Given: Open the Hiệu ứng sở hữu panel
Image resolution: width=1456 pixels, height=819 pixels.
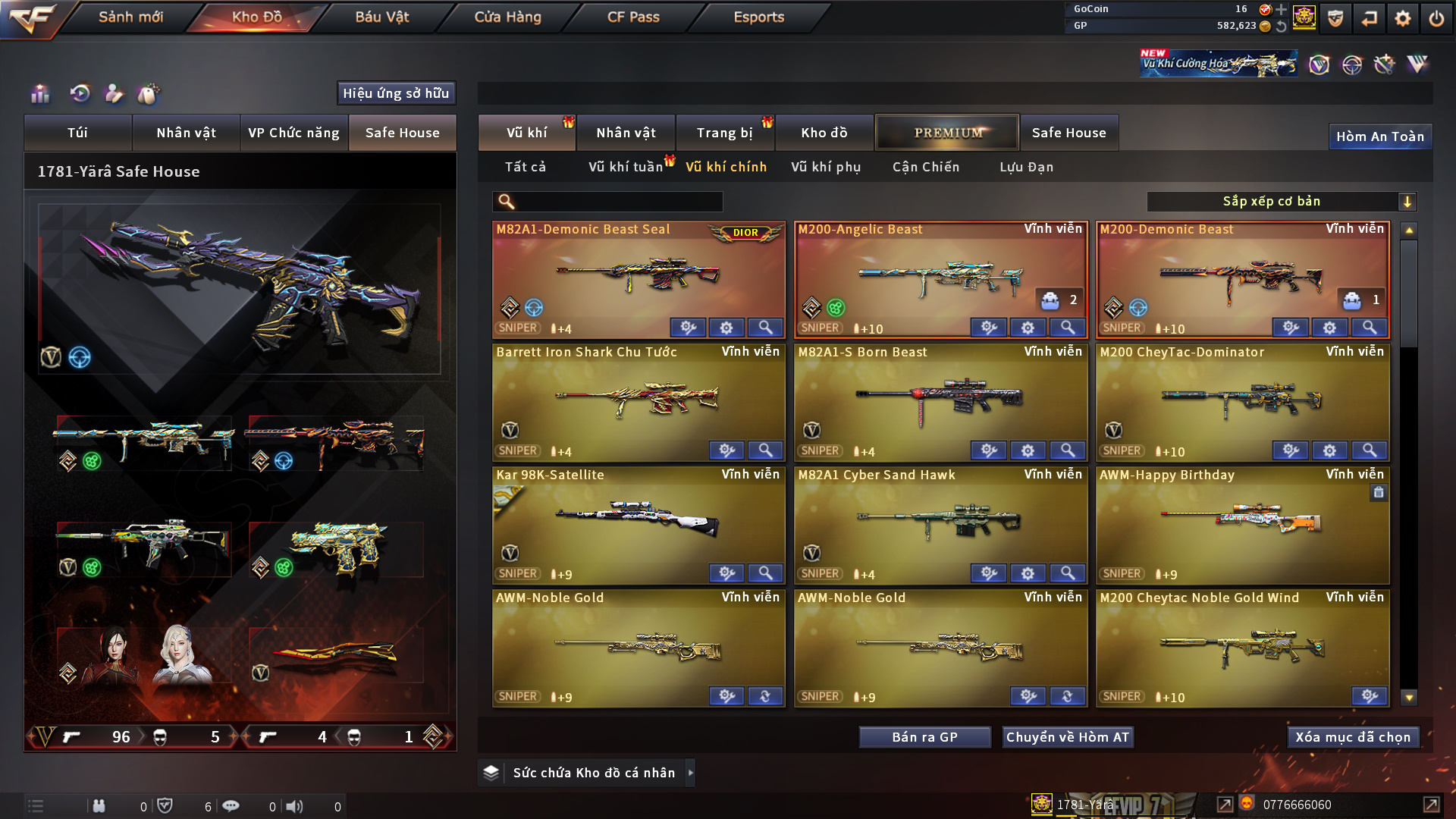Looking at the screenshot, I should pyautogui.click(x=396, y=93).
